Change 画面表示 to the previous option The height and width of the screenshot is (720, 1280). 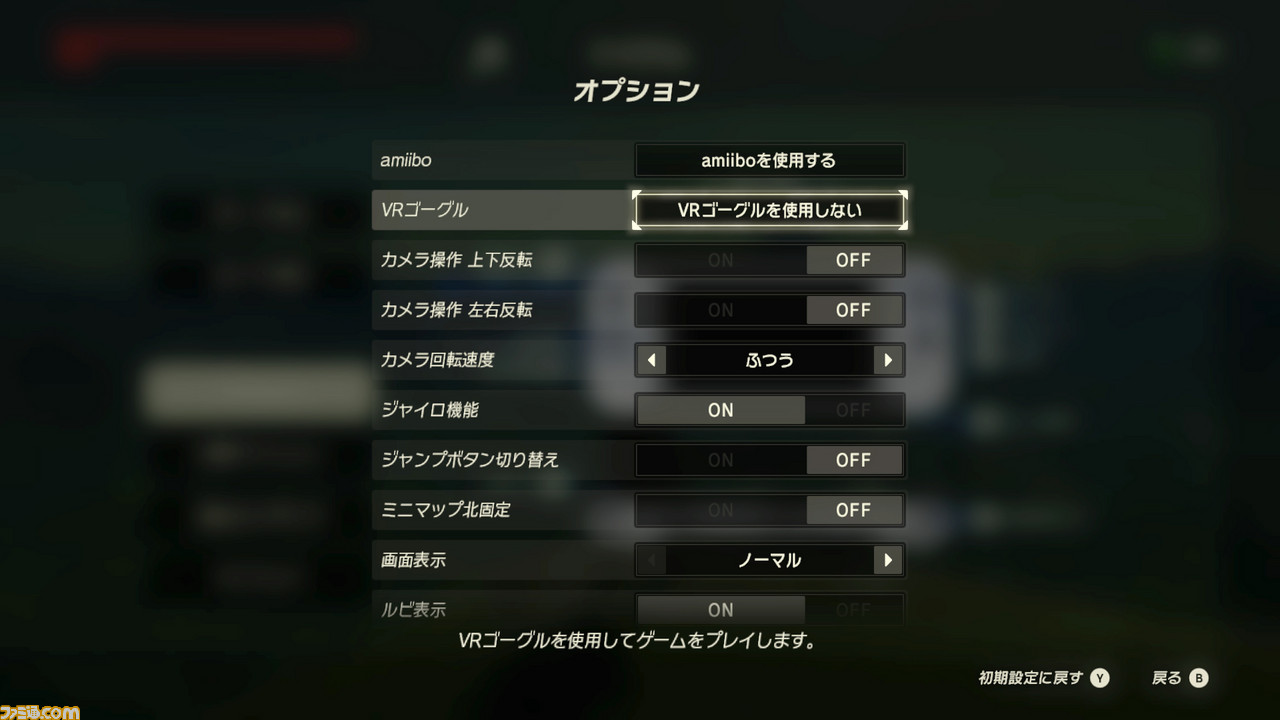[x=650, y=560]
